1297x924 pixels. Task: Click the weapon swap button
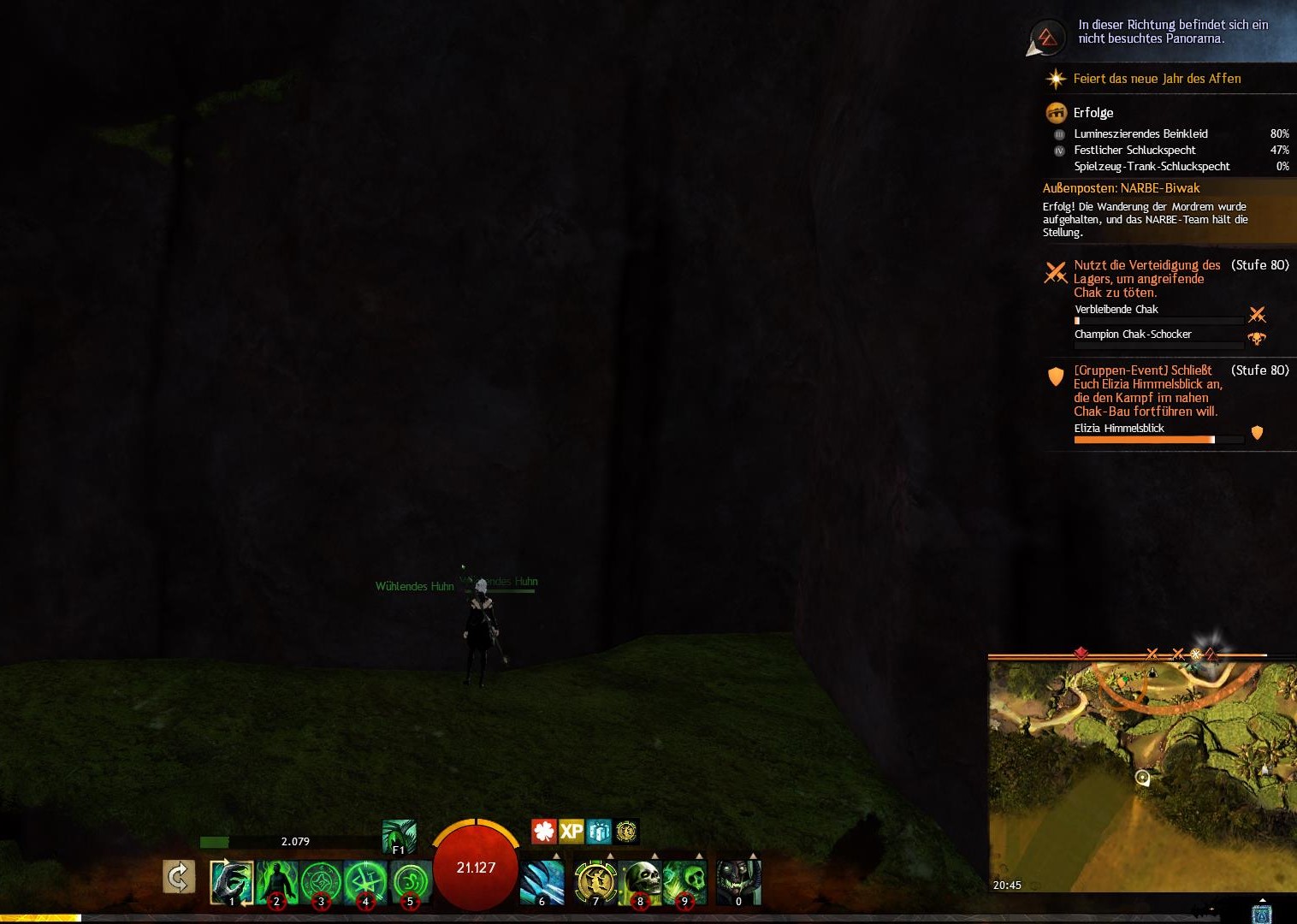179,876
